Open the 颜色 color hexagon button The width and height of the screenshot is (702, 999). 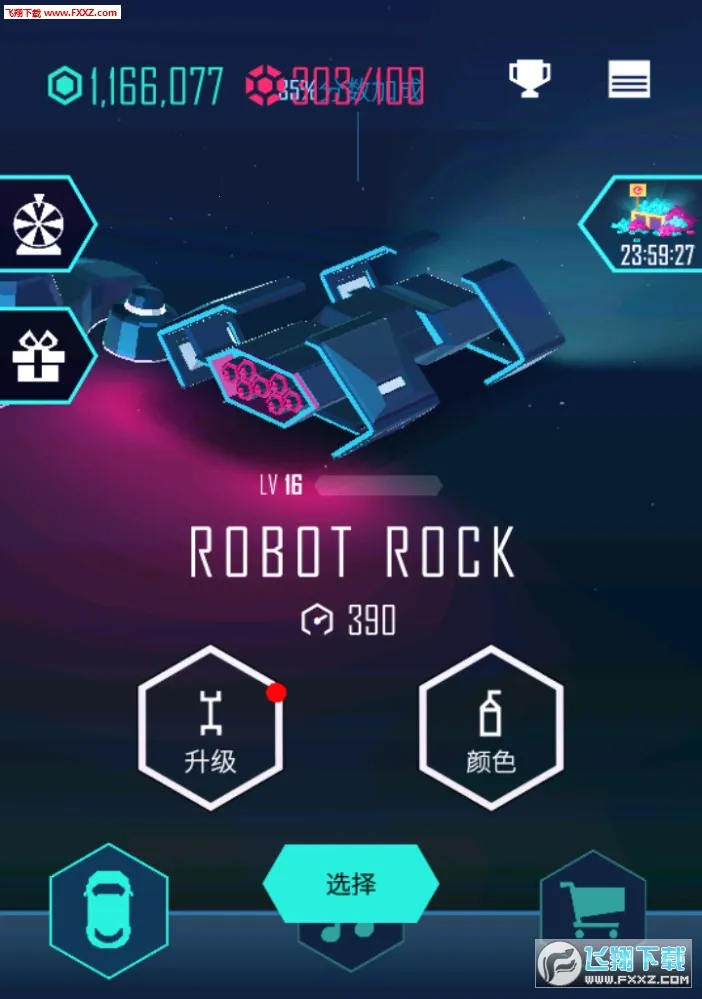tap(491, 727)
